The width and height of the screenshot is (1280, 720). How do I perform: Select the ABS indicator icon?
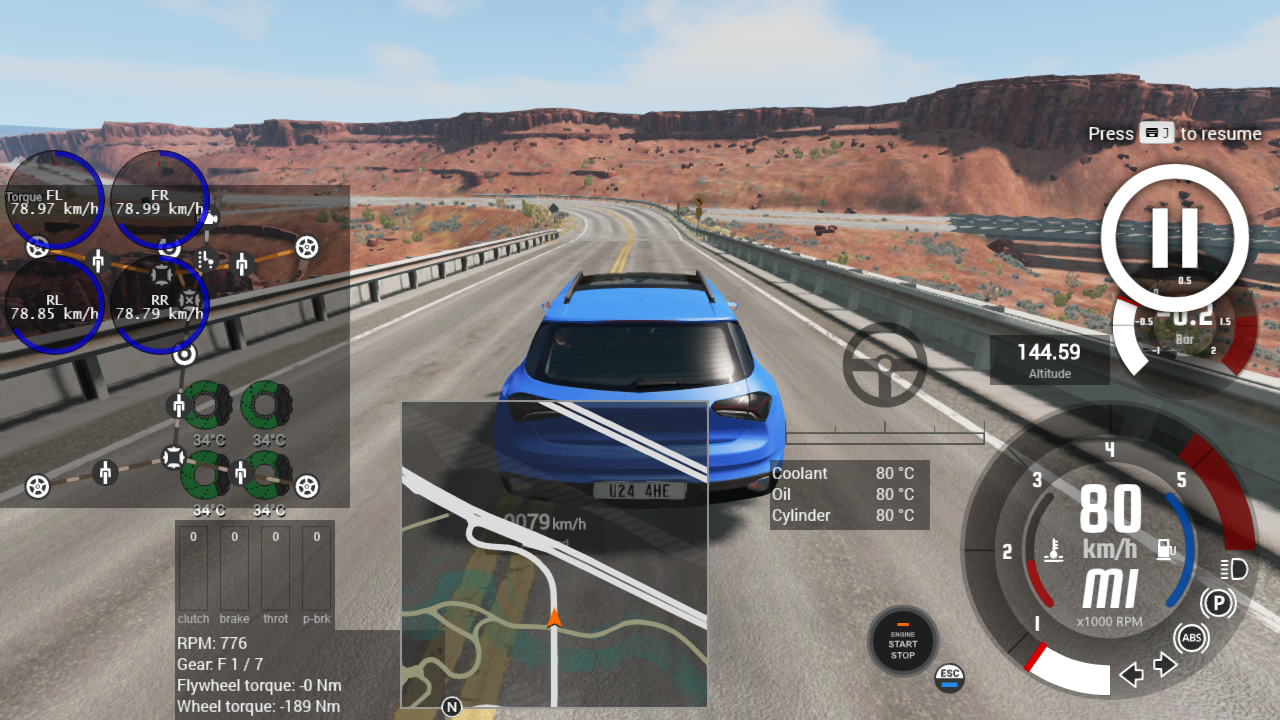click(1191, 638)
